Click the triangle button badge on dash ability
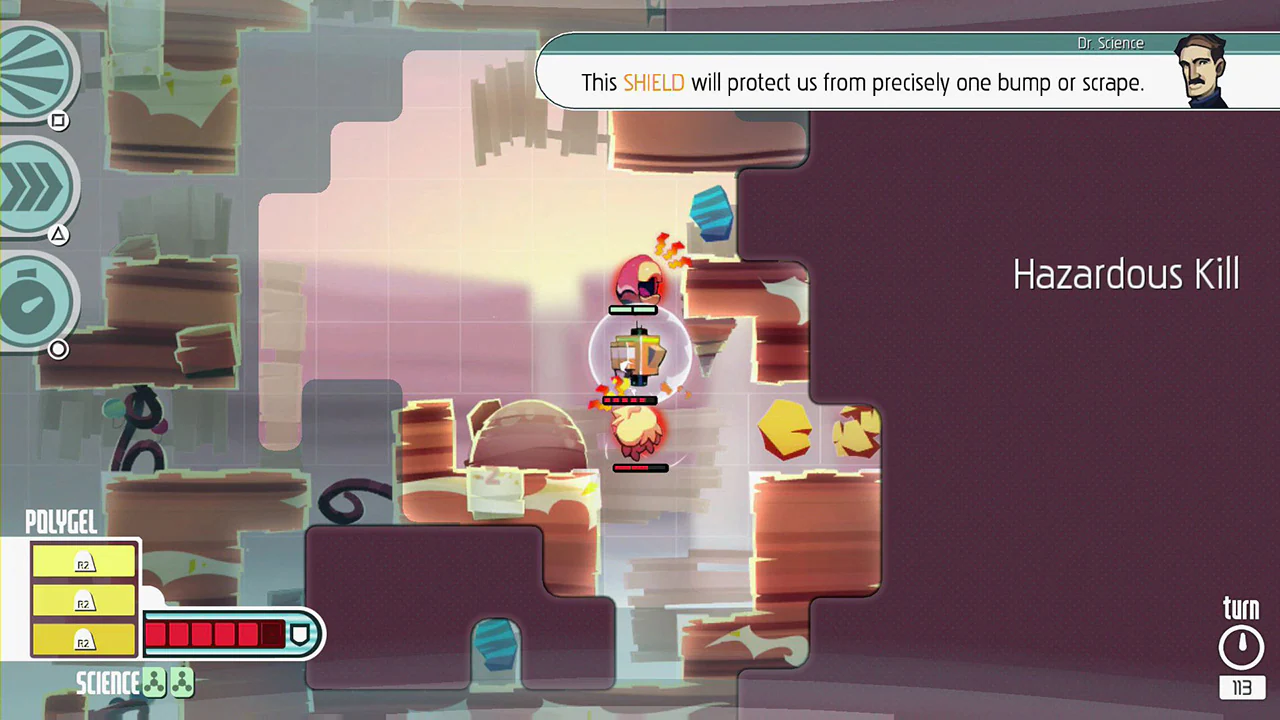 click(58, 234)
